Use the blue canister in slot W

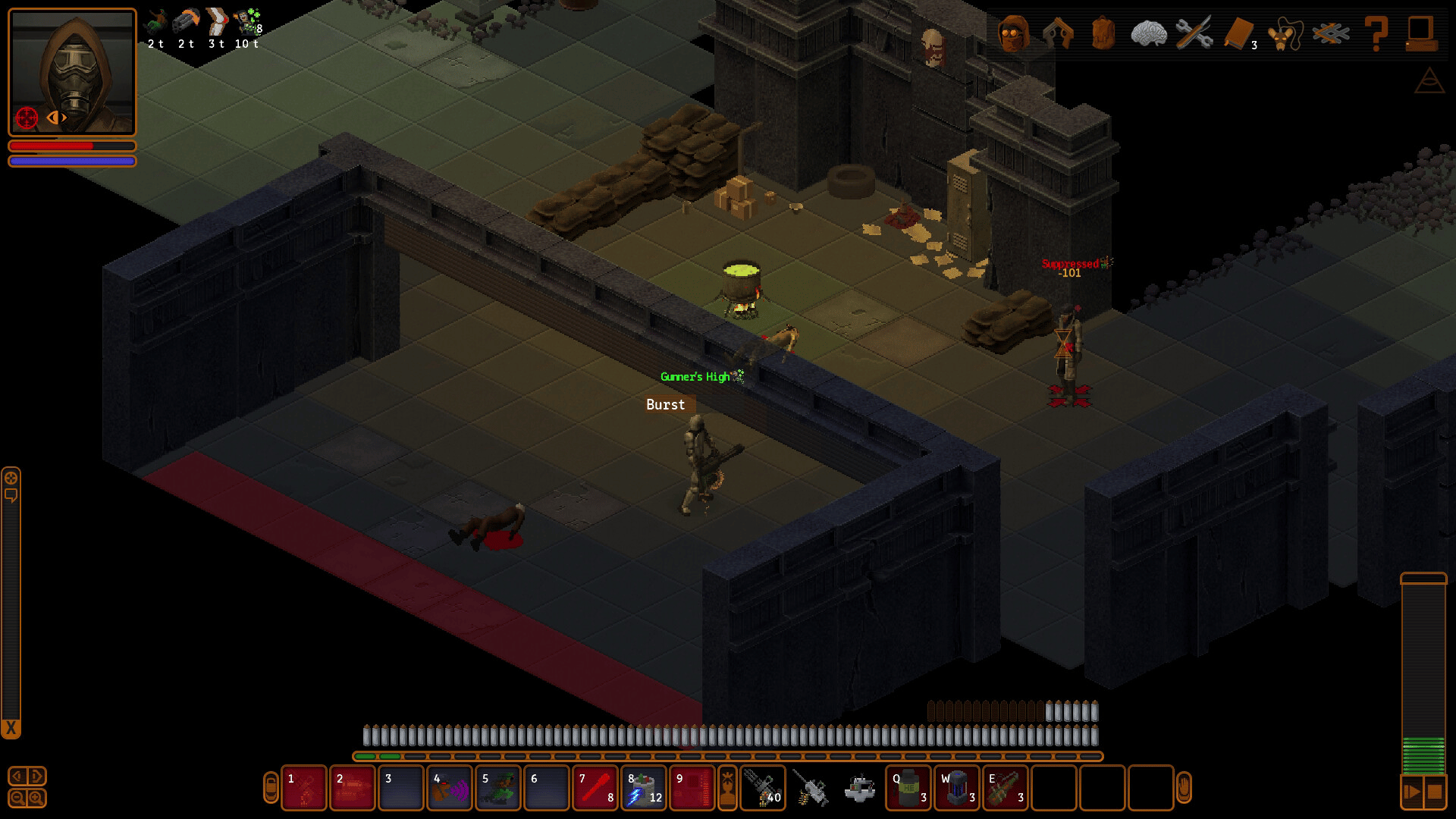(957, 788)
